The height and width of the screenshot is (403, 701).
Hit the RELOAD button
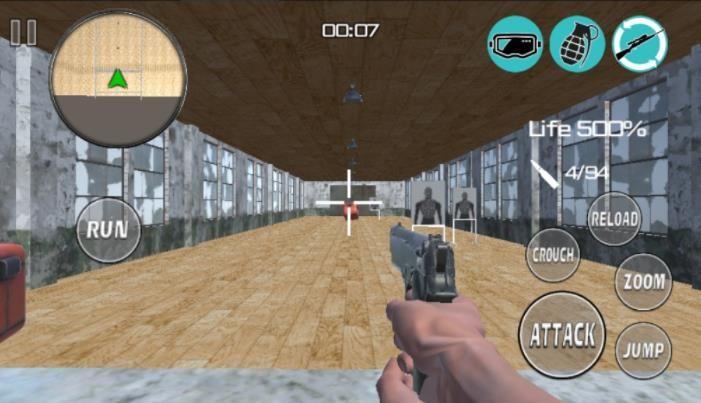point(612,219)
